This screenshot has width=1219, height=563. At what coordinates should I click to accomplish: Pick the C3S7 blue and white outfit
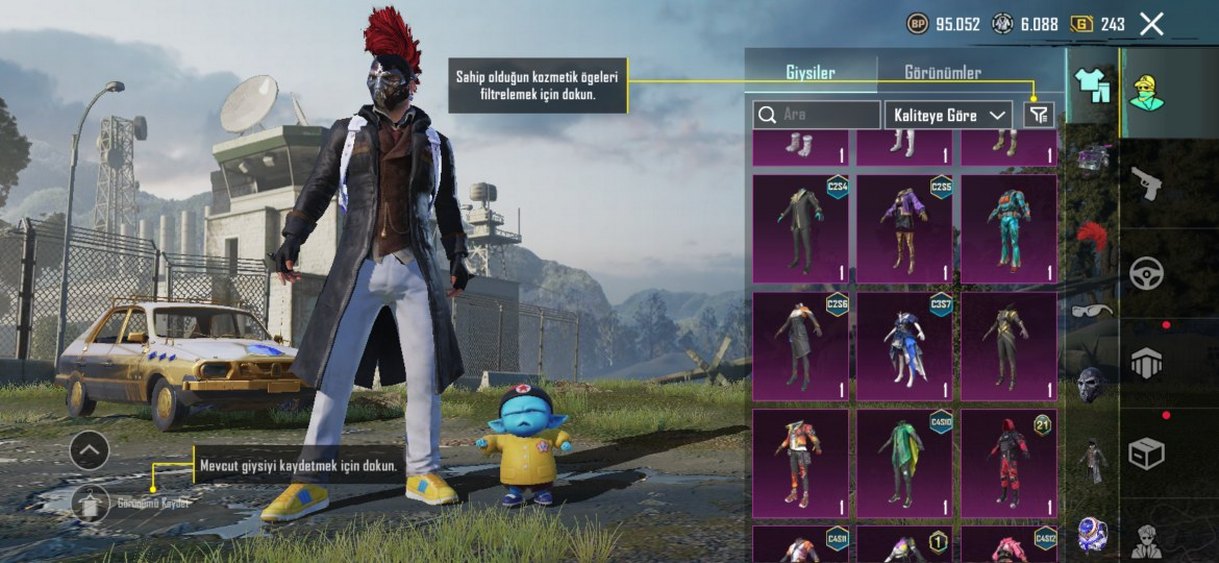pyautogui.click(x=904, y=346)
